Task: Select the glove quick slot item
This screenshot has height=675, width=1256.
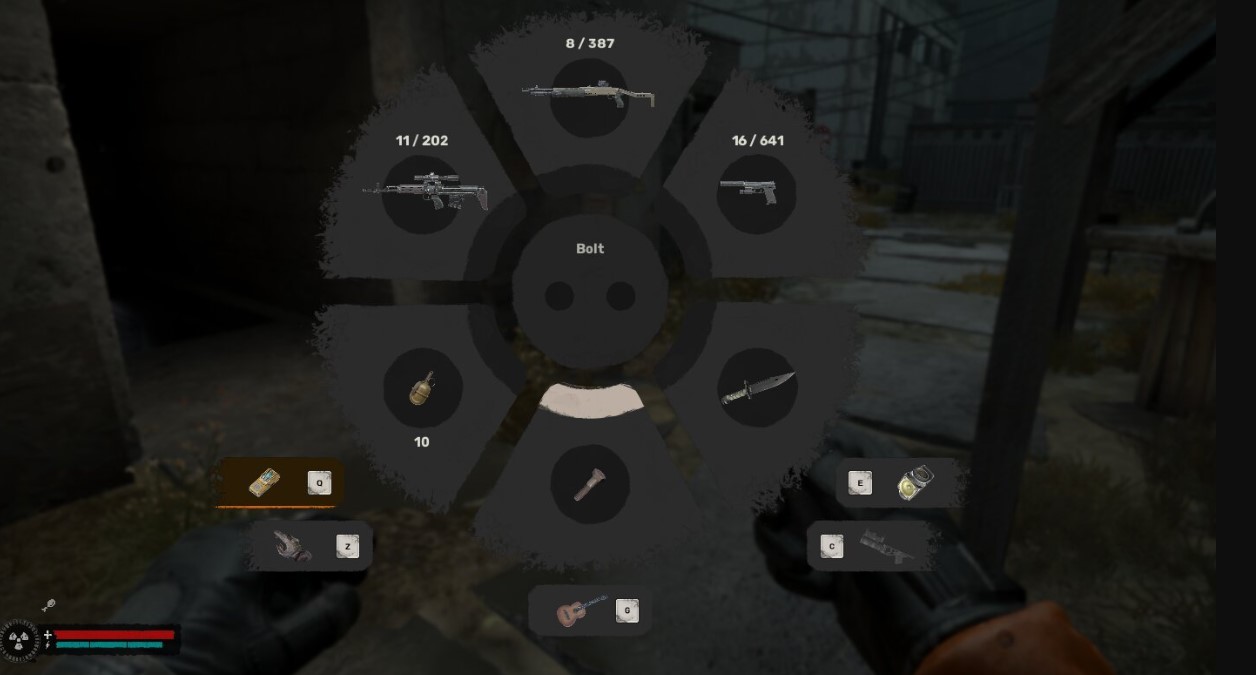Action: coord(294,546)
